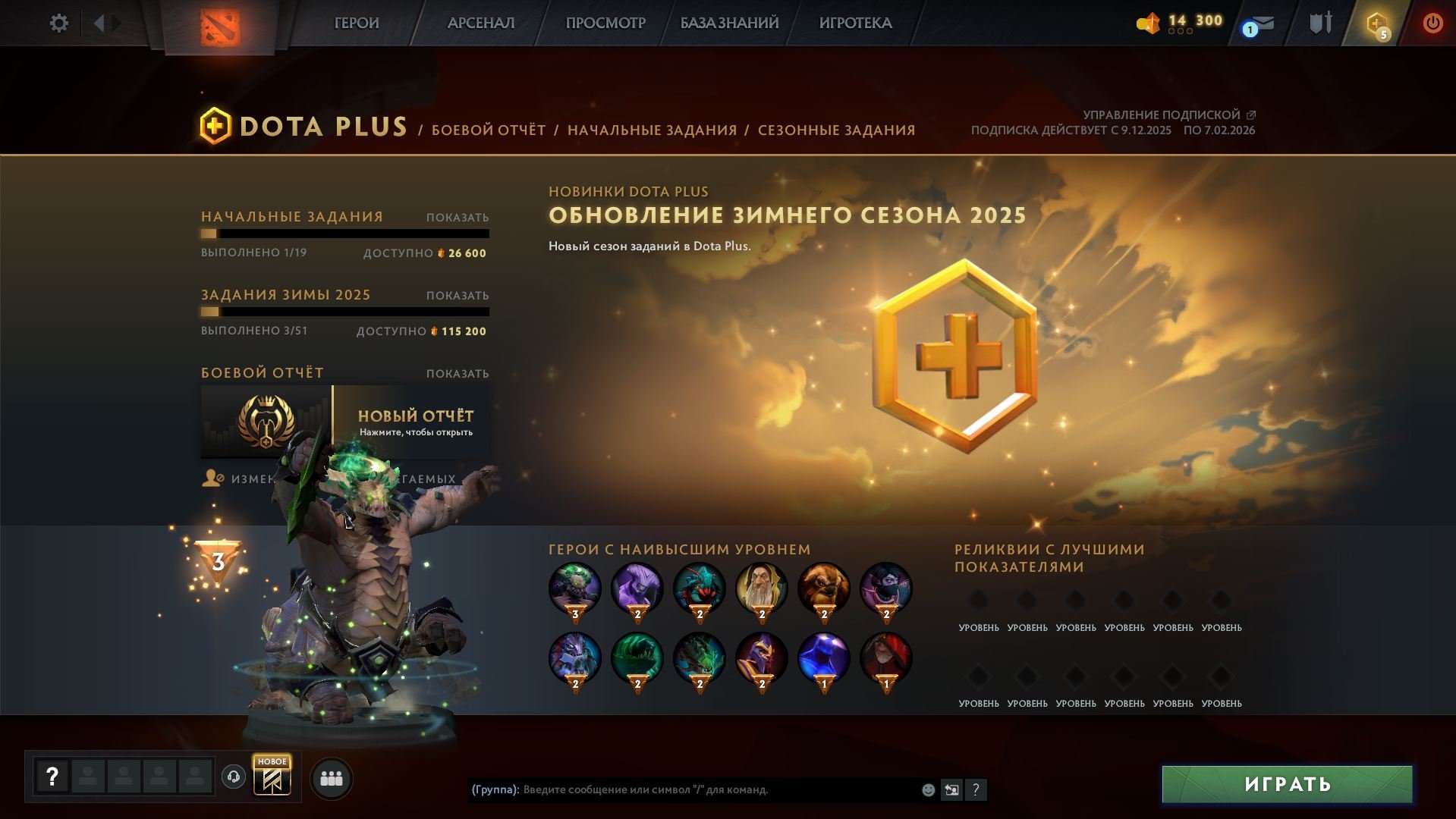This screenshot has height=819, width=1456.
Task: Expand ПОКАЗАТЬ for БОЕВОЙ ОТЧЁТ
Action: coord(456,373)
